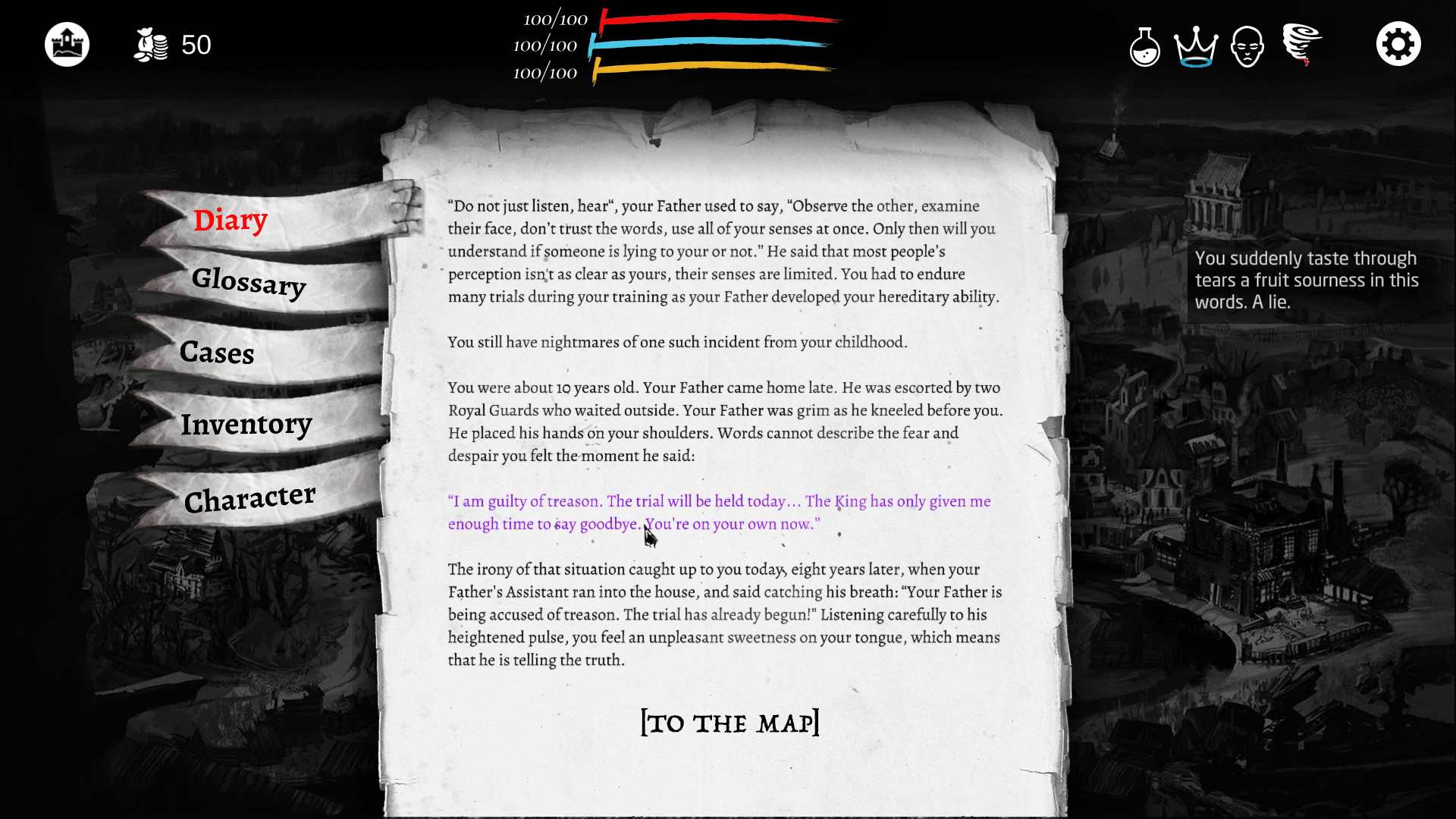Open the Character banner
The width and height of the screenshot is (1456, 819).
pyautogui.click(x=249, y=497)
